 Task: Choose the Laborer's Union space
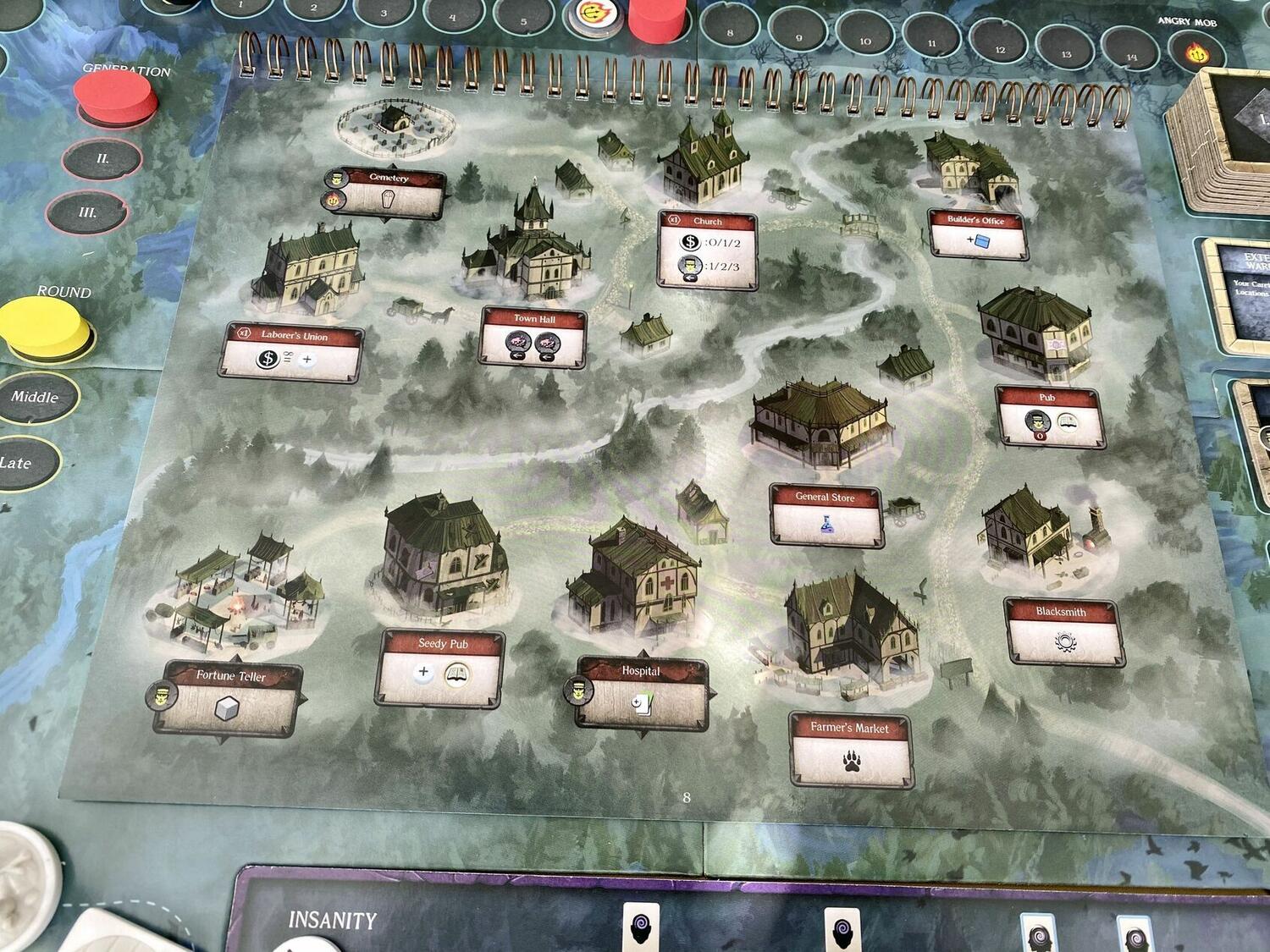coord(293,351)
